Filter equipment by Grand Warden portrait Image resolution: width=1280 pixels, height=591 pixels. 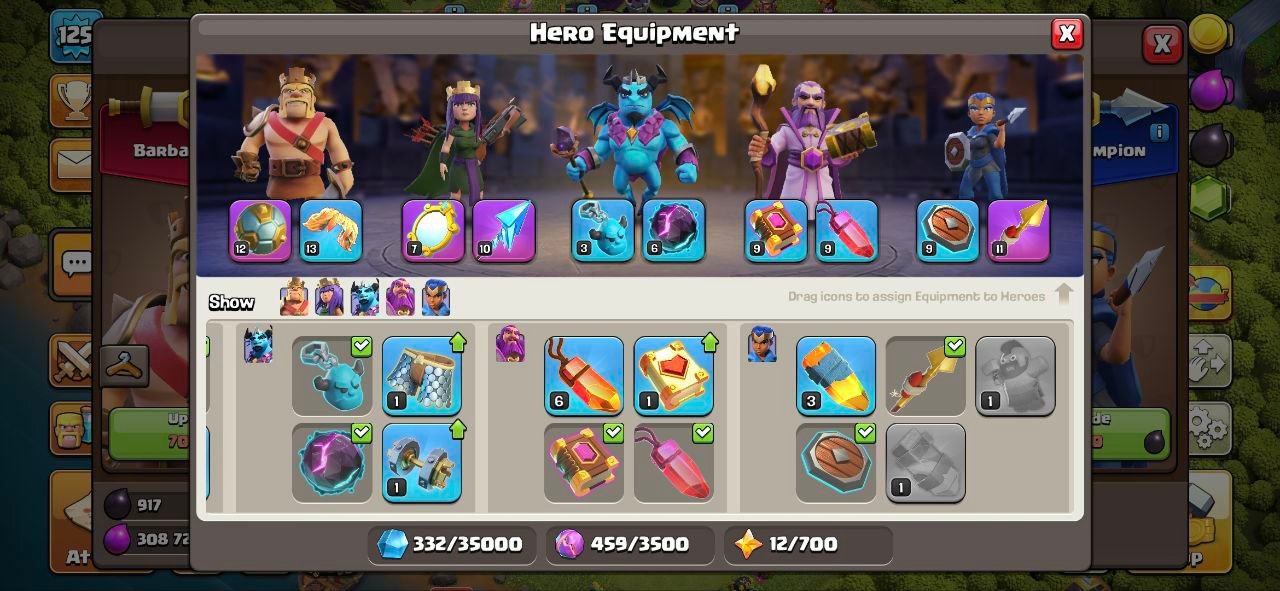pos(400,298)
